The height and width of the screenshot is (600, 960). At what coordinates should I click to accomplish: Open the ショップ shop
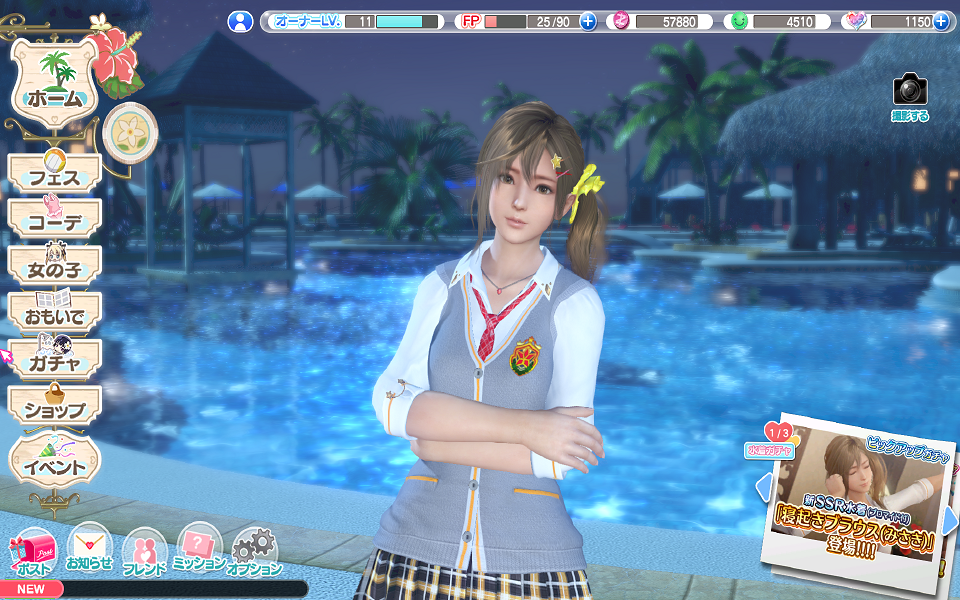tap(55, 406)
